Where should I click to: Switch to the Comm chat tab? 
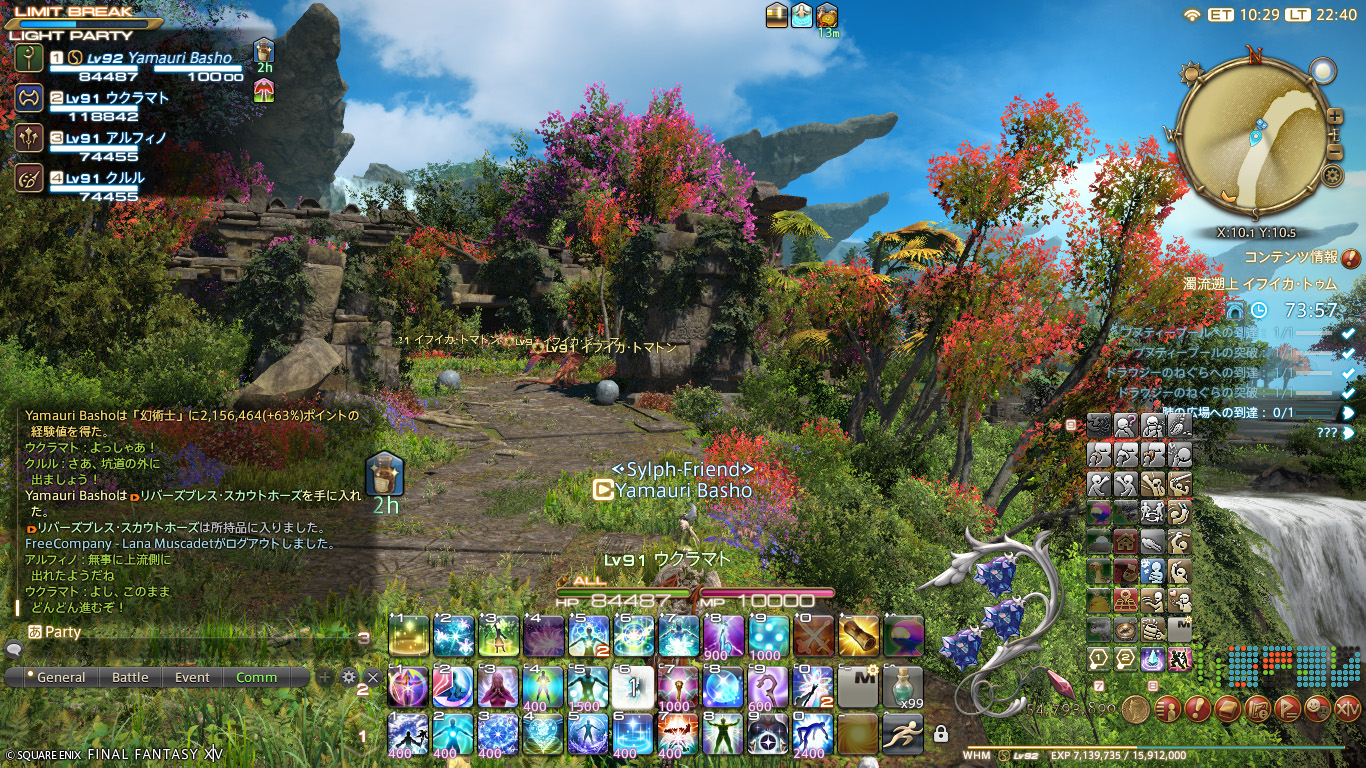tap(256, 677)
